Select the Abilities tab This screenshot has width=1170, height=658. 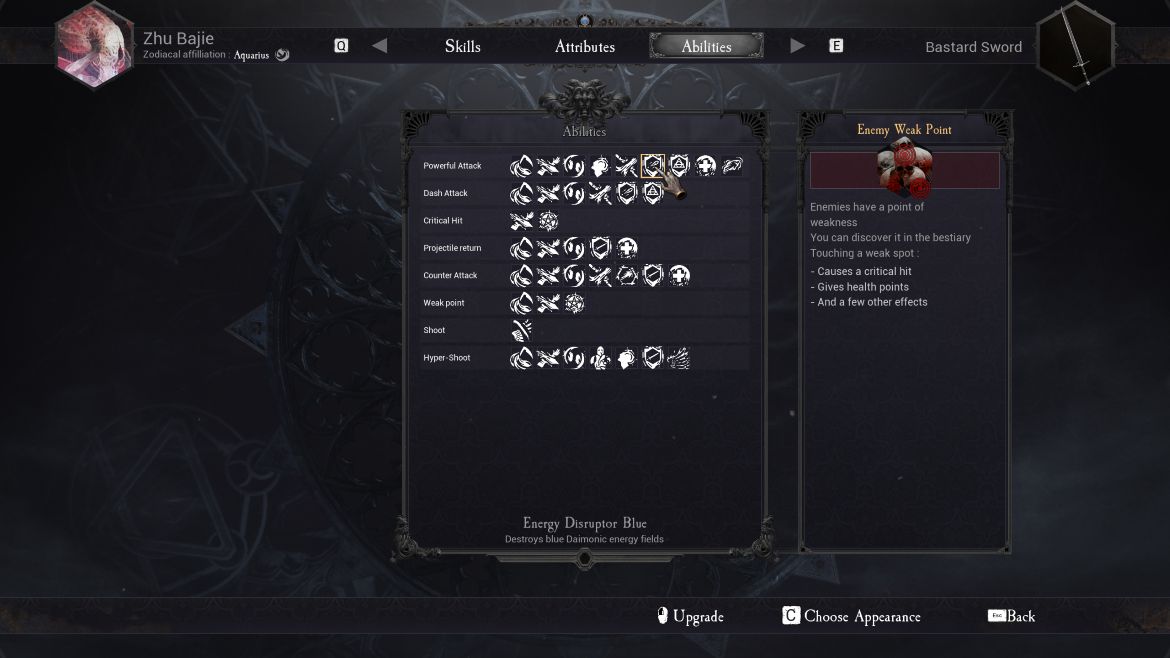pyautogui.click(x=706, y=46)
